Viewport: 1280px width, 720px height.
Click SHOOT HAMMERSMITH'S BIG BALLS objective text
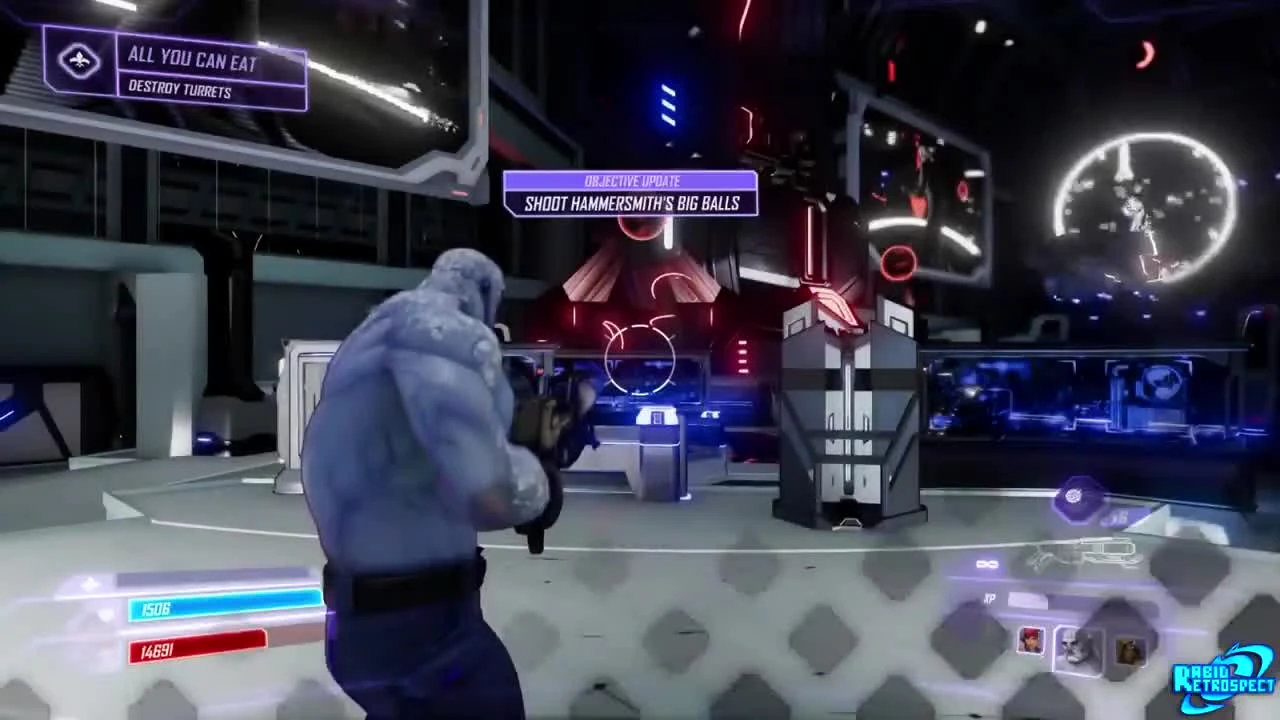631,204
